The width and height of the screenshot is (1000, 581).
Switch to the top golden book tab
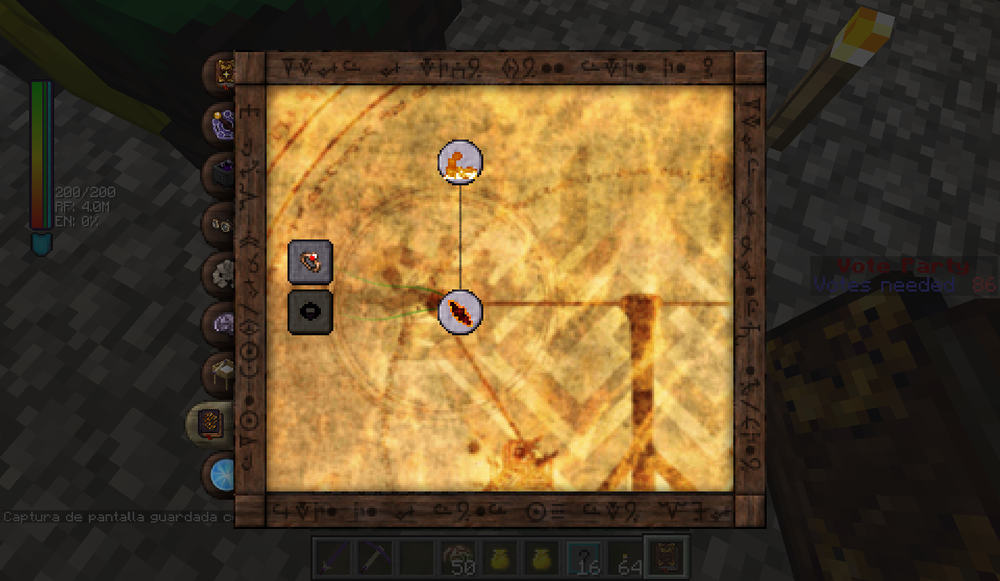tap(221, 74)
